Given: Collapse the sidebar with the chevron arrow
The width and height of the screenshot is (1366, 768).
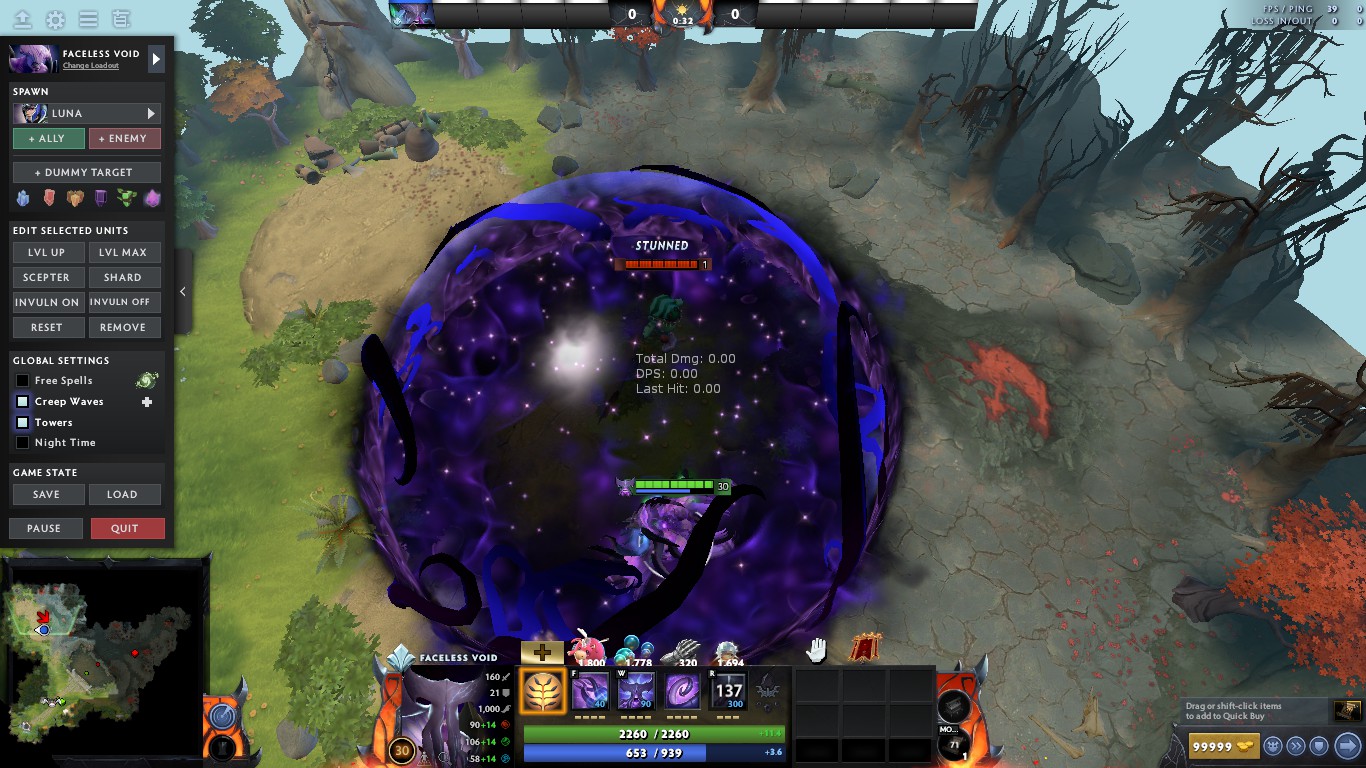Looking at the screenshot, I should (182, 293).
